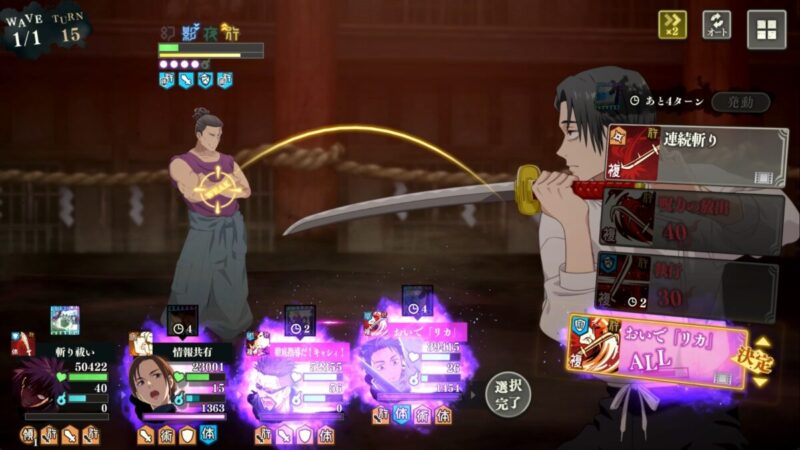Select the 連続斬り skill card

tap(695, 154)
